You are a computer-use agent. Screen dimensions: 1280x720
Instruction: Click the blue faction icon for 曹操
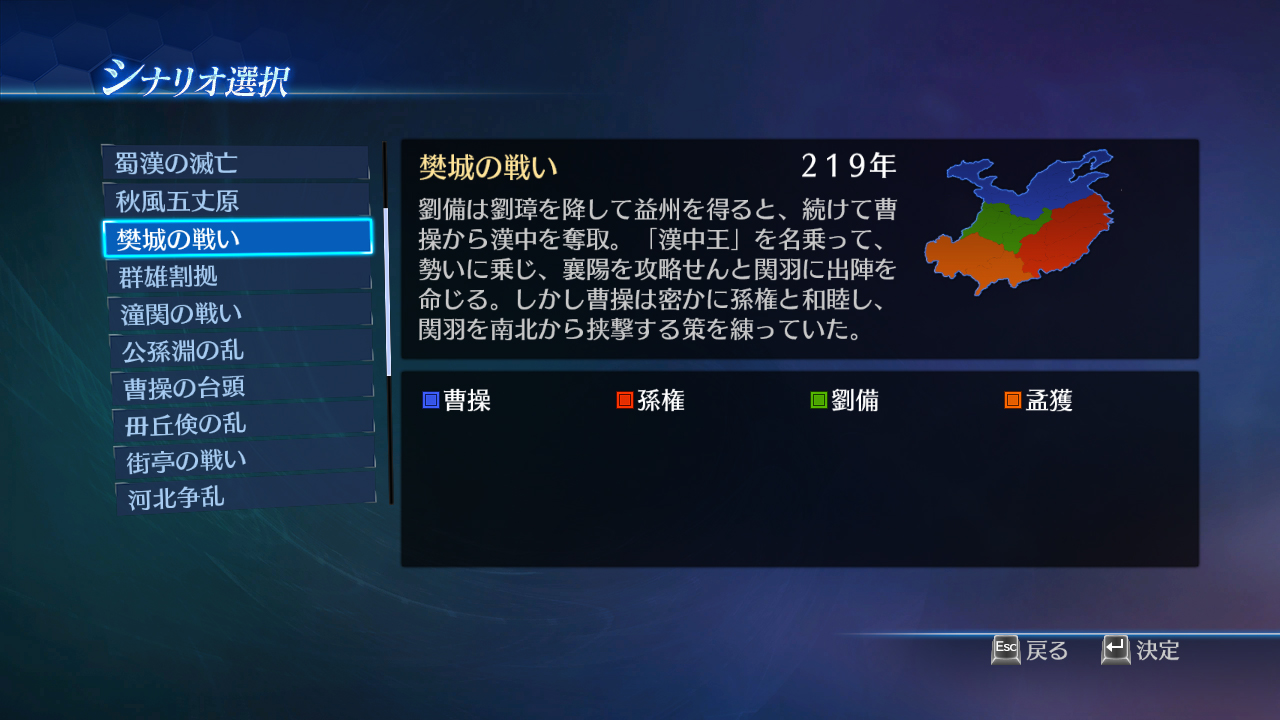point(432,399)
